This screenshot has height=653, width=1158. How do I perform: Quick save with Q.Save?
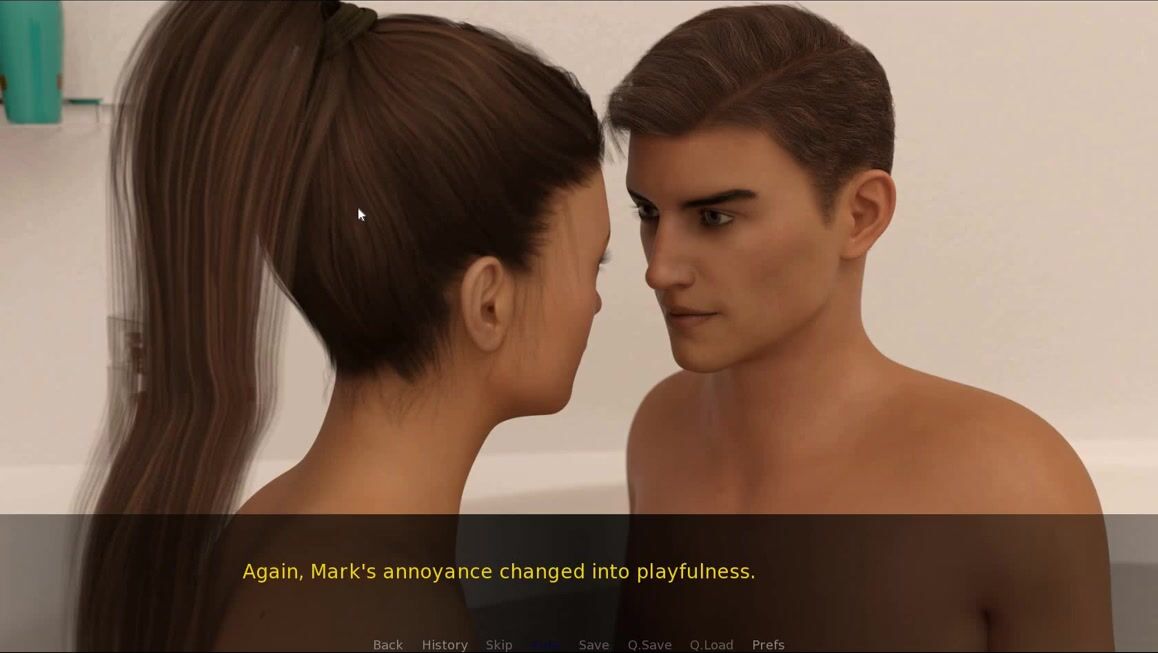coord(649,645)
